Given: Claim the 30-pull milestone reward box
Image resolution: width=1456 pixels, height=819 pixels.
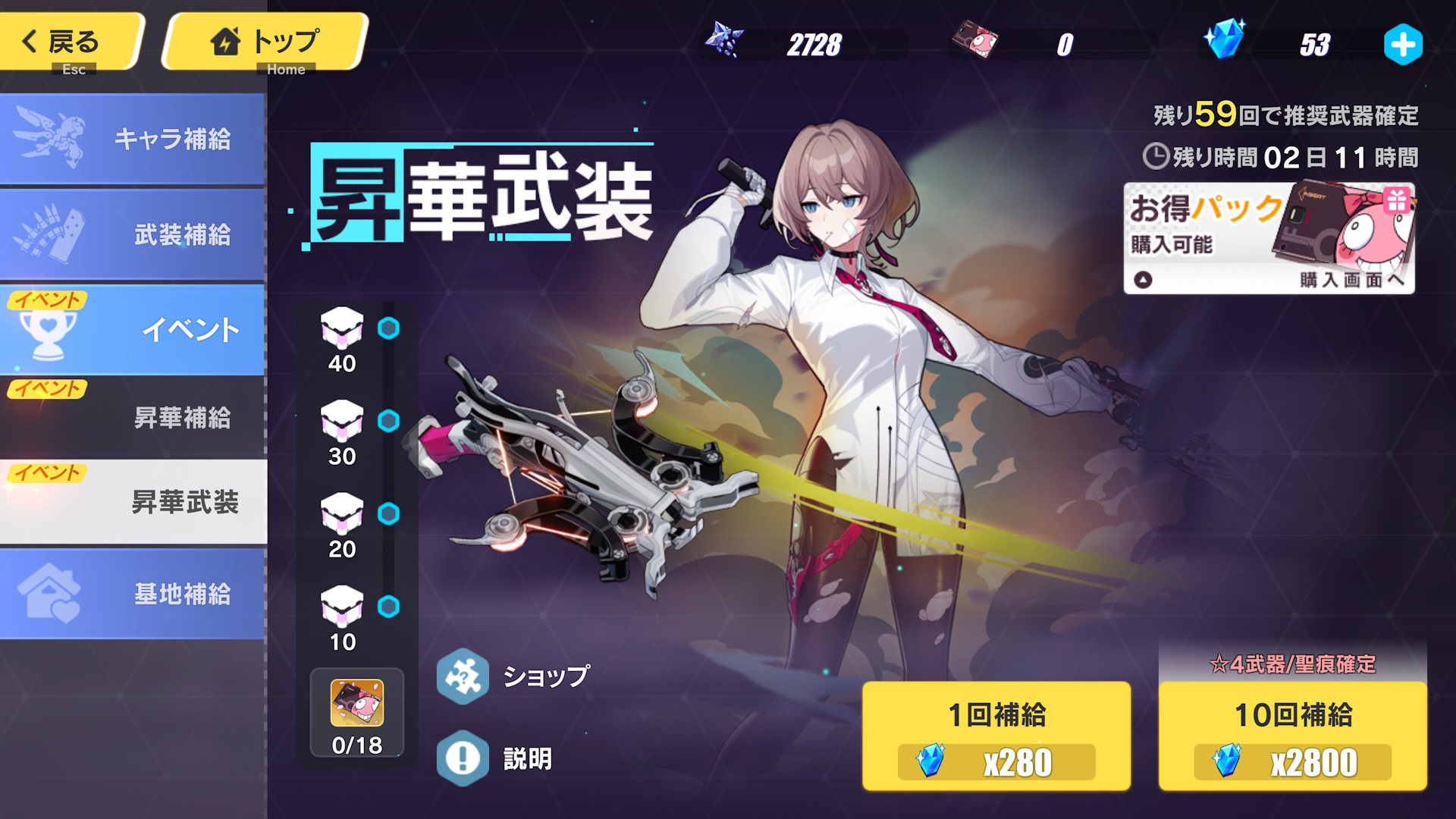Looking at the screenshot, I should pyautogui.click(x=342, y=421).
